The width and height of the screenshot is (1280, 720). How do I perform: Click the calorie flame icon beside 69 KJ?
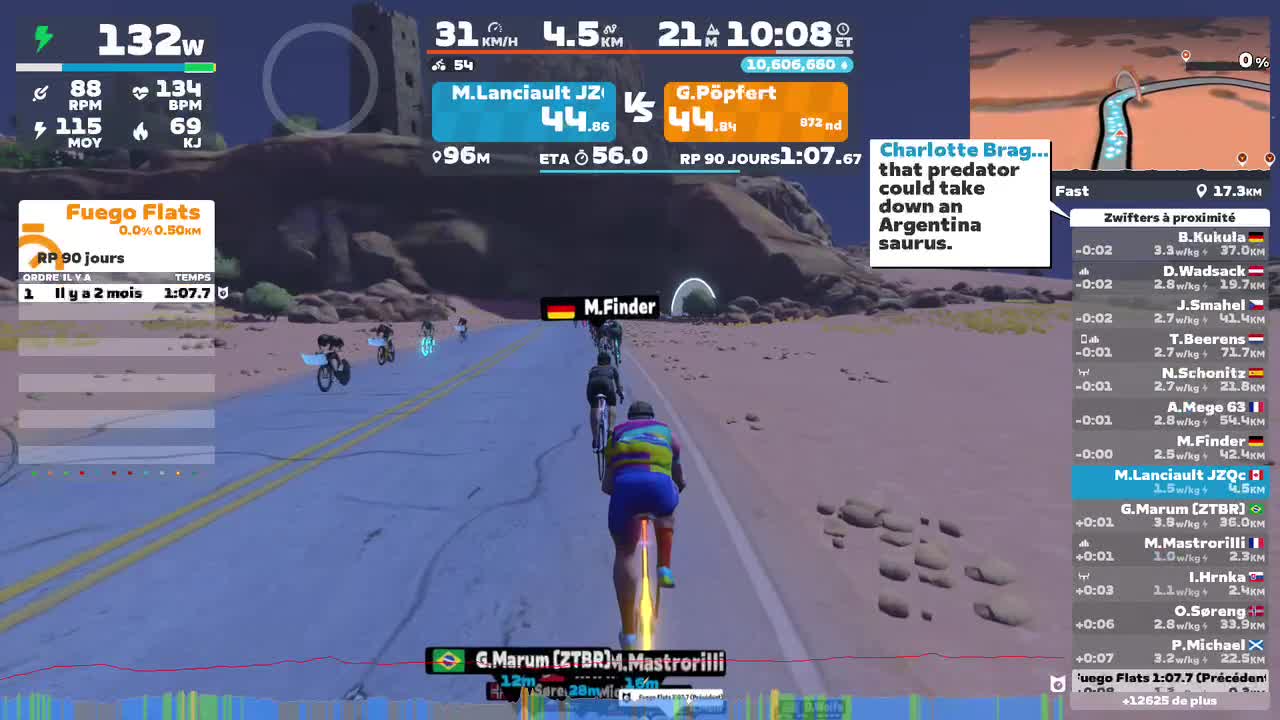(x=139, y=130)
